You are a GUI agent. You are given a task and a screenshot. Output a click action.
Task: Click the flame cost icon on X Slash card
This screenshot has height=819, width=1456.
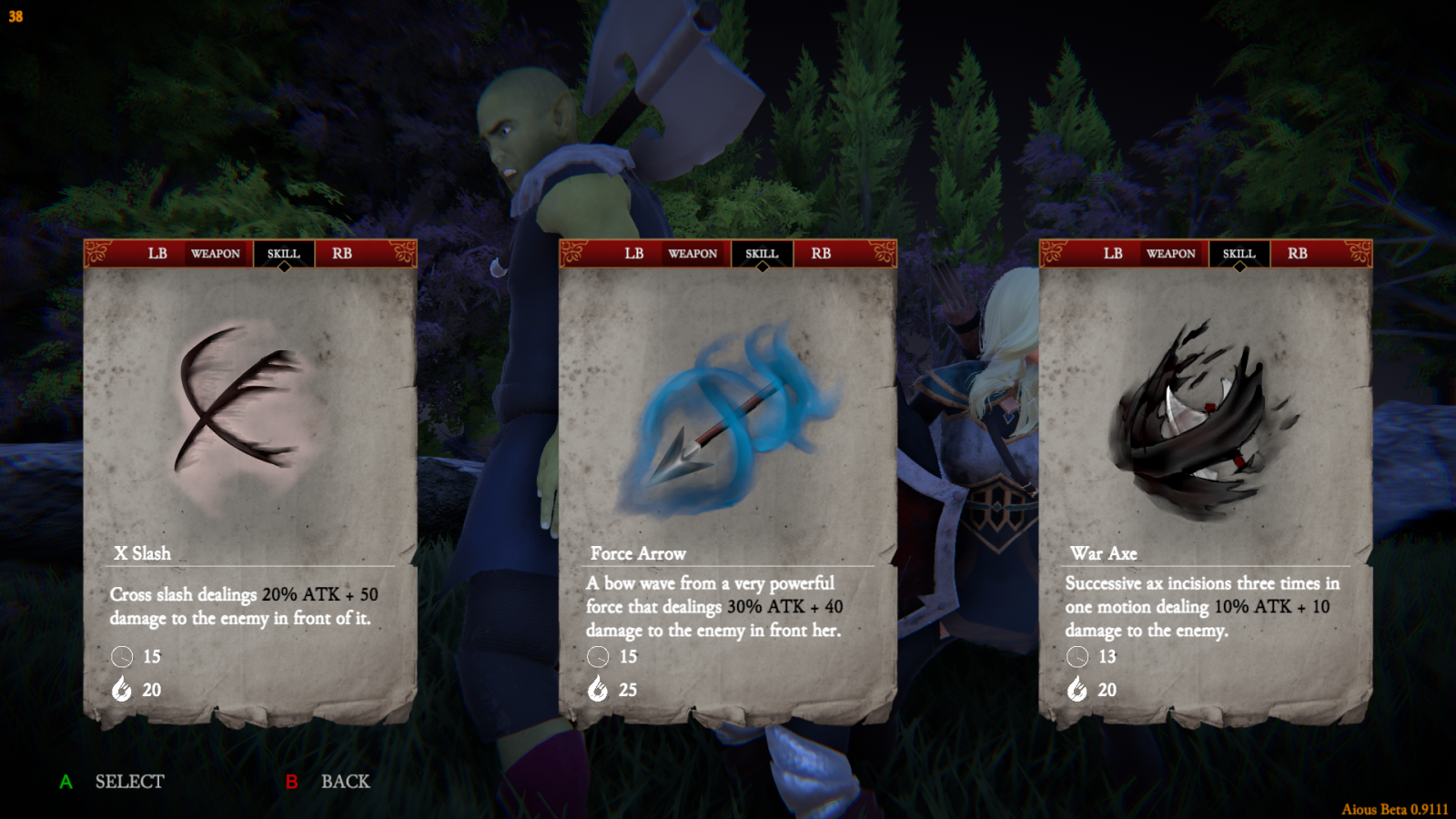point(122,690)
